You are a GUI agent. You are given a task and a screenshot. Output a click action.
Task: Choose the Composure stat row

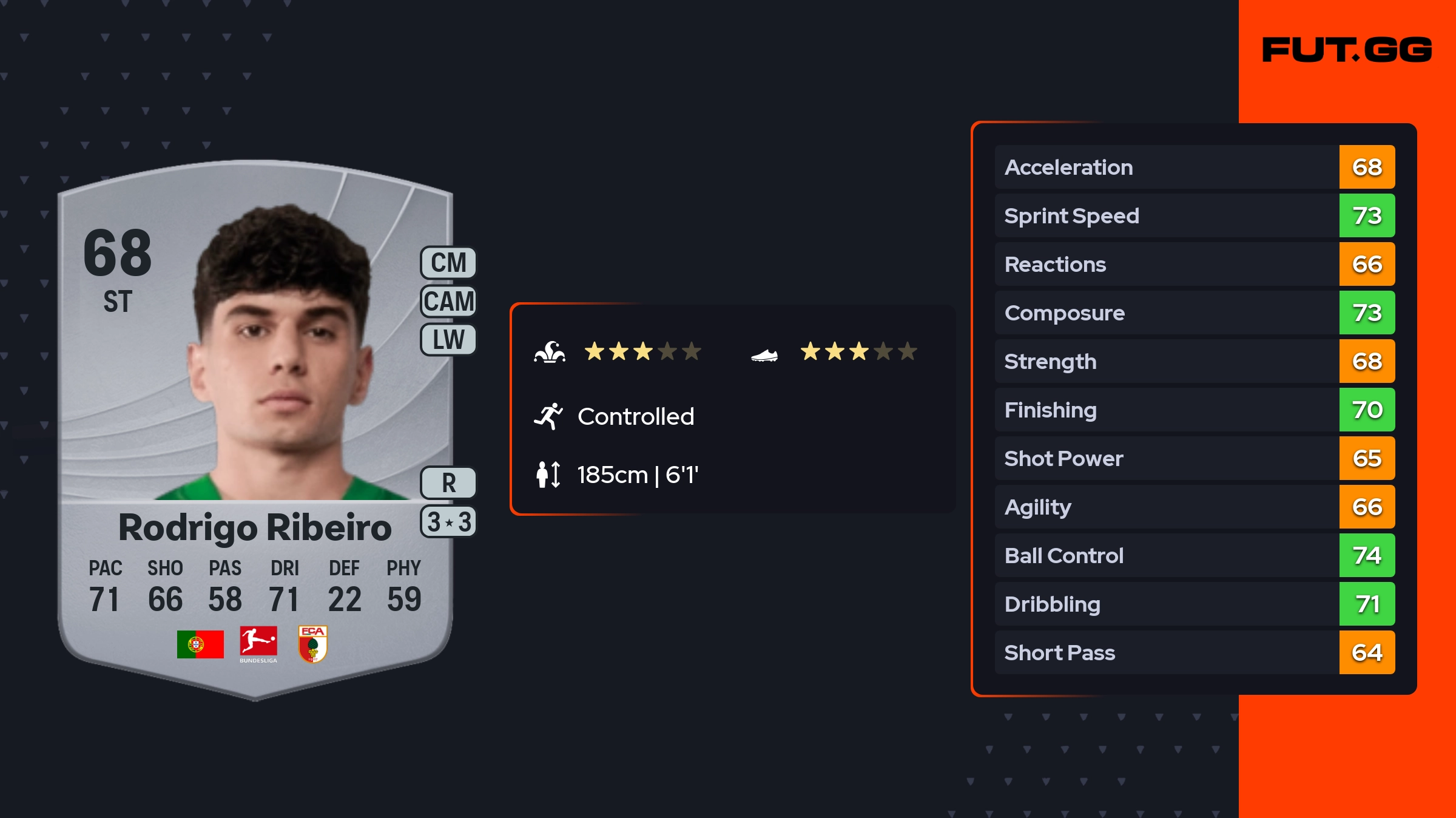(1194, 313)
